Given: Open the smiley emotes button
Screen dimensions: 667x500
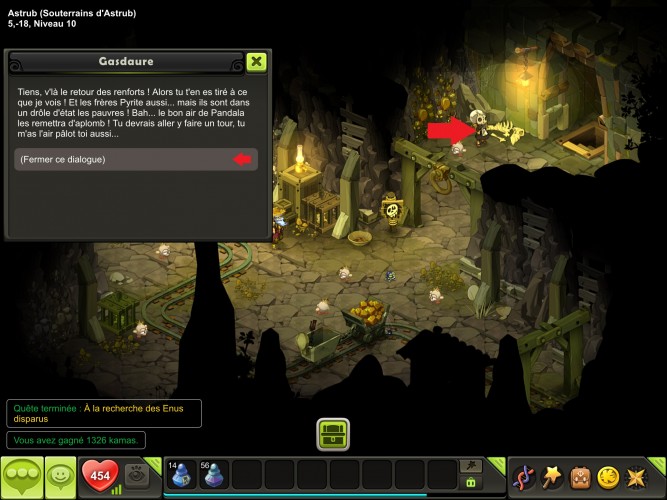Looking at the screenshot, I should click(61, 476).
